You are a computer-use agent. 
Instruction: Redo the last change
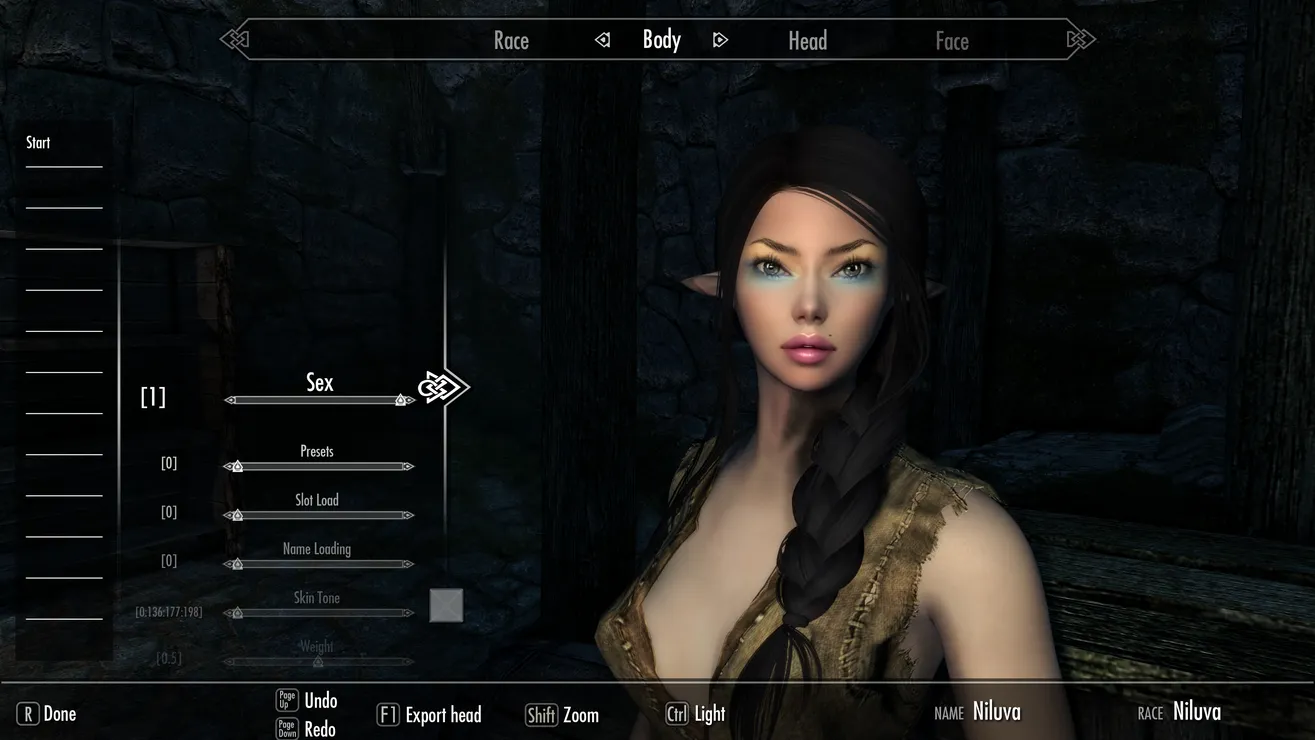(307, 729)
